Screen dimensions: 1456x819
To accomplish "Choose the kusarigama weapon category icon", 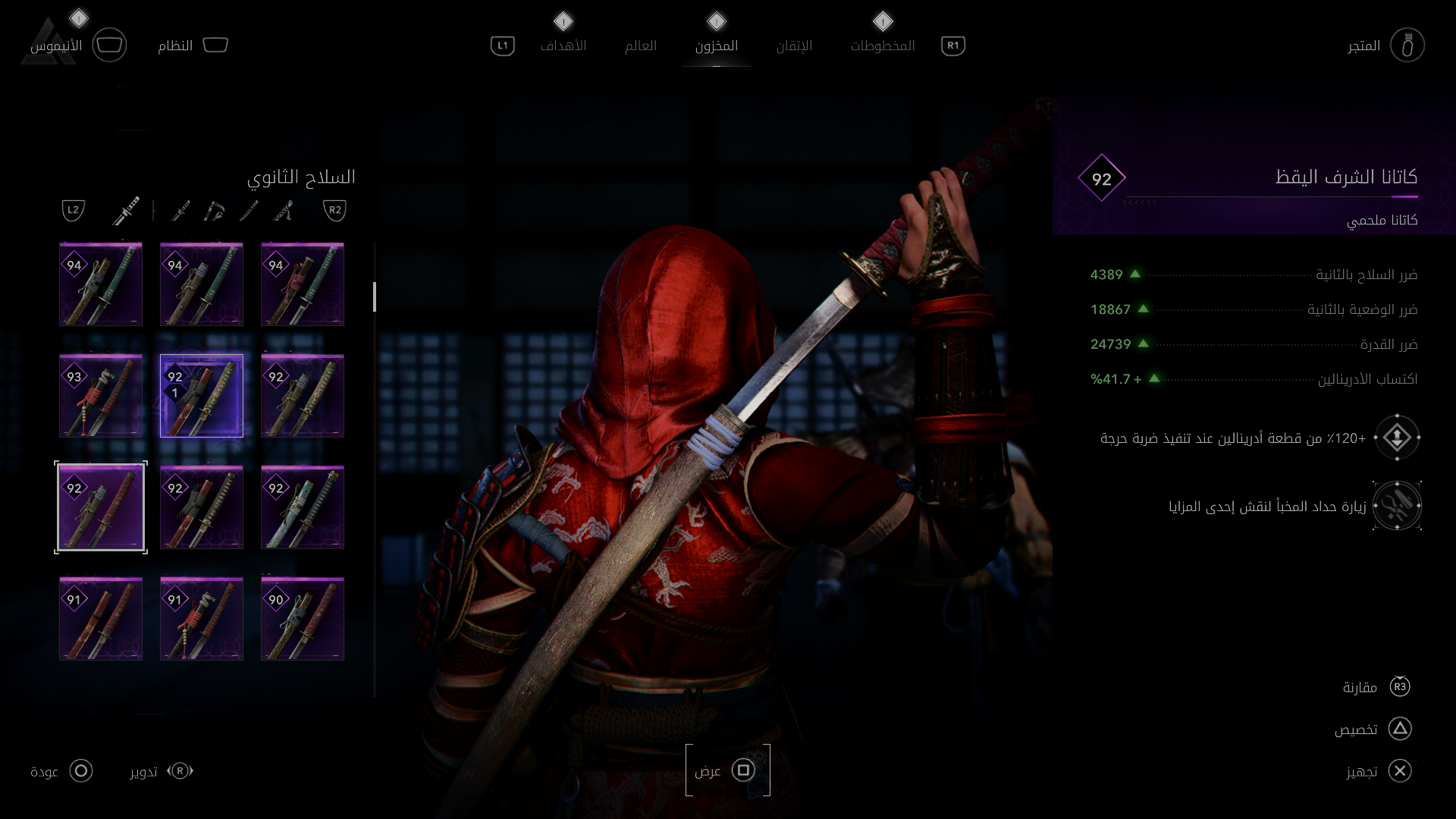I will tap(215, 210).
